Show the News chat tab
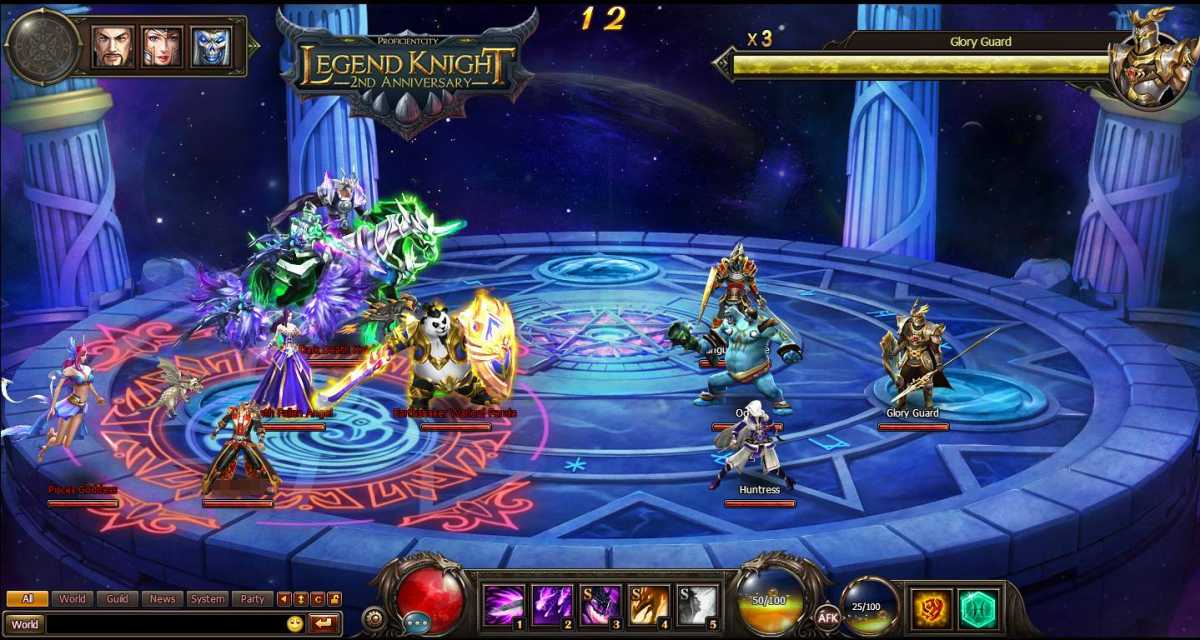The image size is (1200, 640). [x=162, y=599]
